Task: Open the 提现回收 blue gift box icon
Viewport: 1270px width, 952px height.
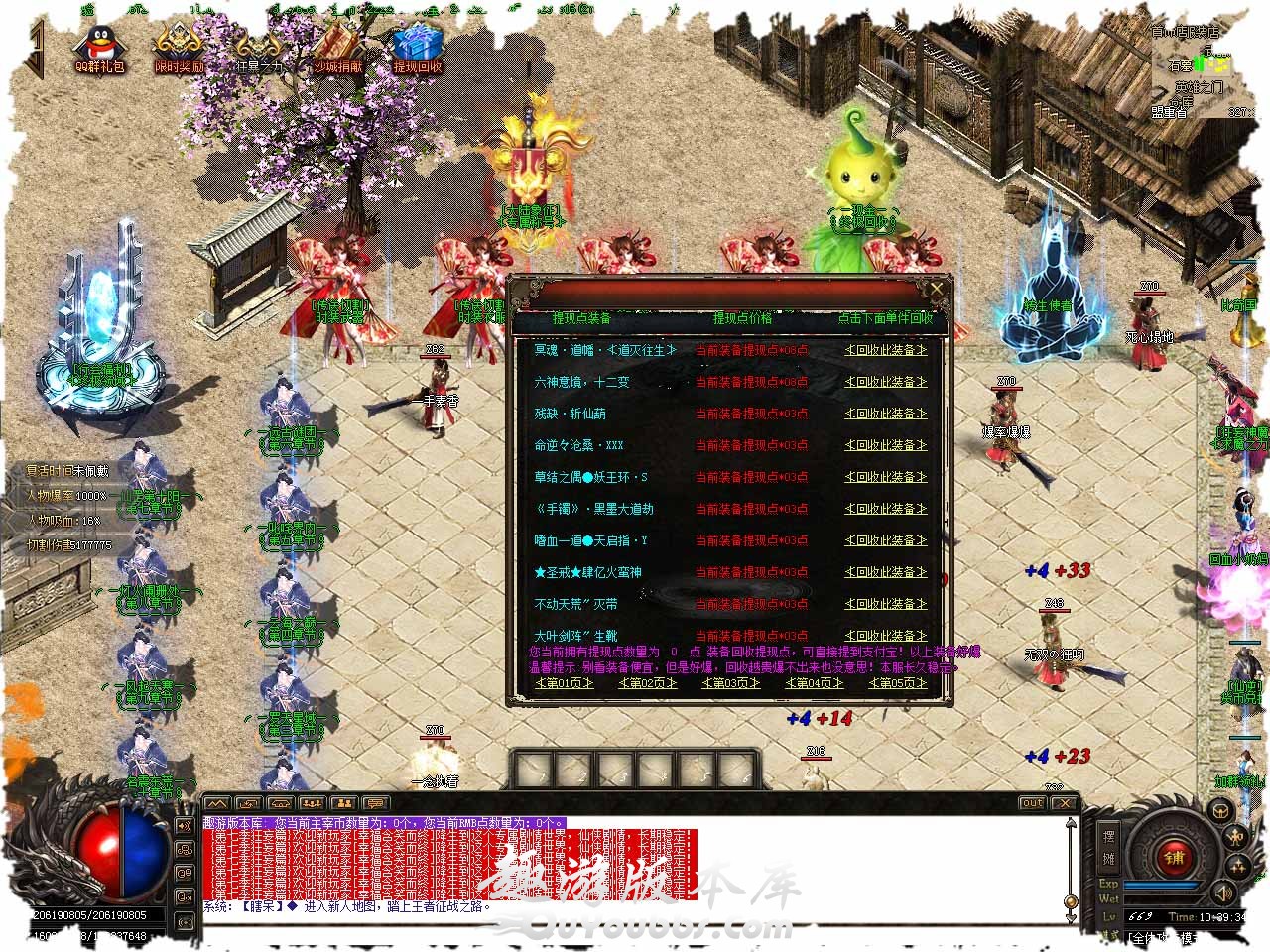Action: click(417, 50)
